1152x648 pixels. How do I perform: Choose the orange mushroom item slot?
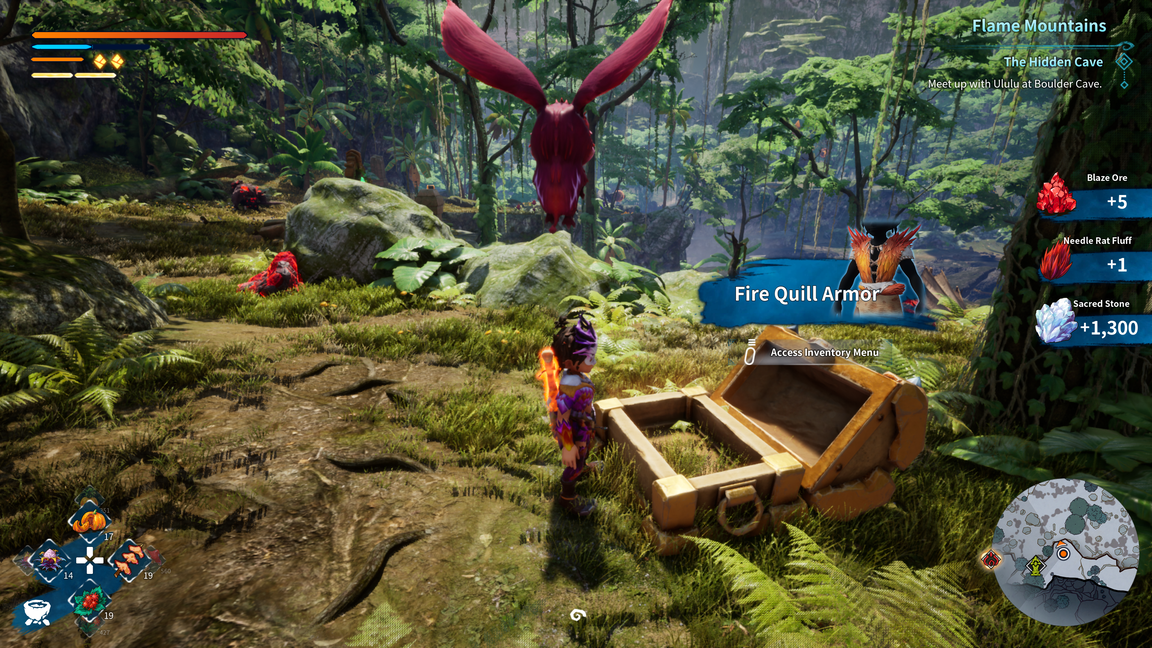coord(129,560)
